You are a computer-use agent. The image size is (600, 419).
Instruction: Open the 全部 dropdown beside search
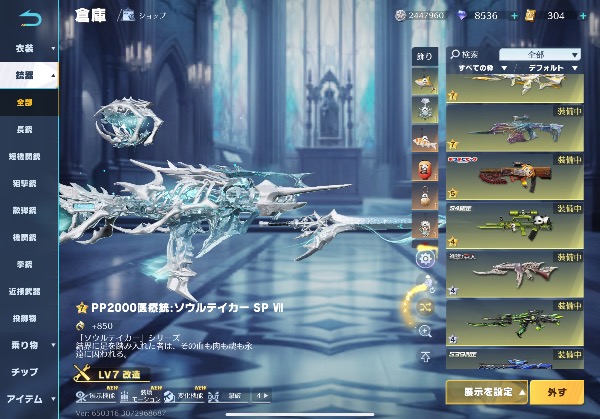pyautogui.click(x=541, y=55)
